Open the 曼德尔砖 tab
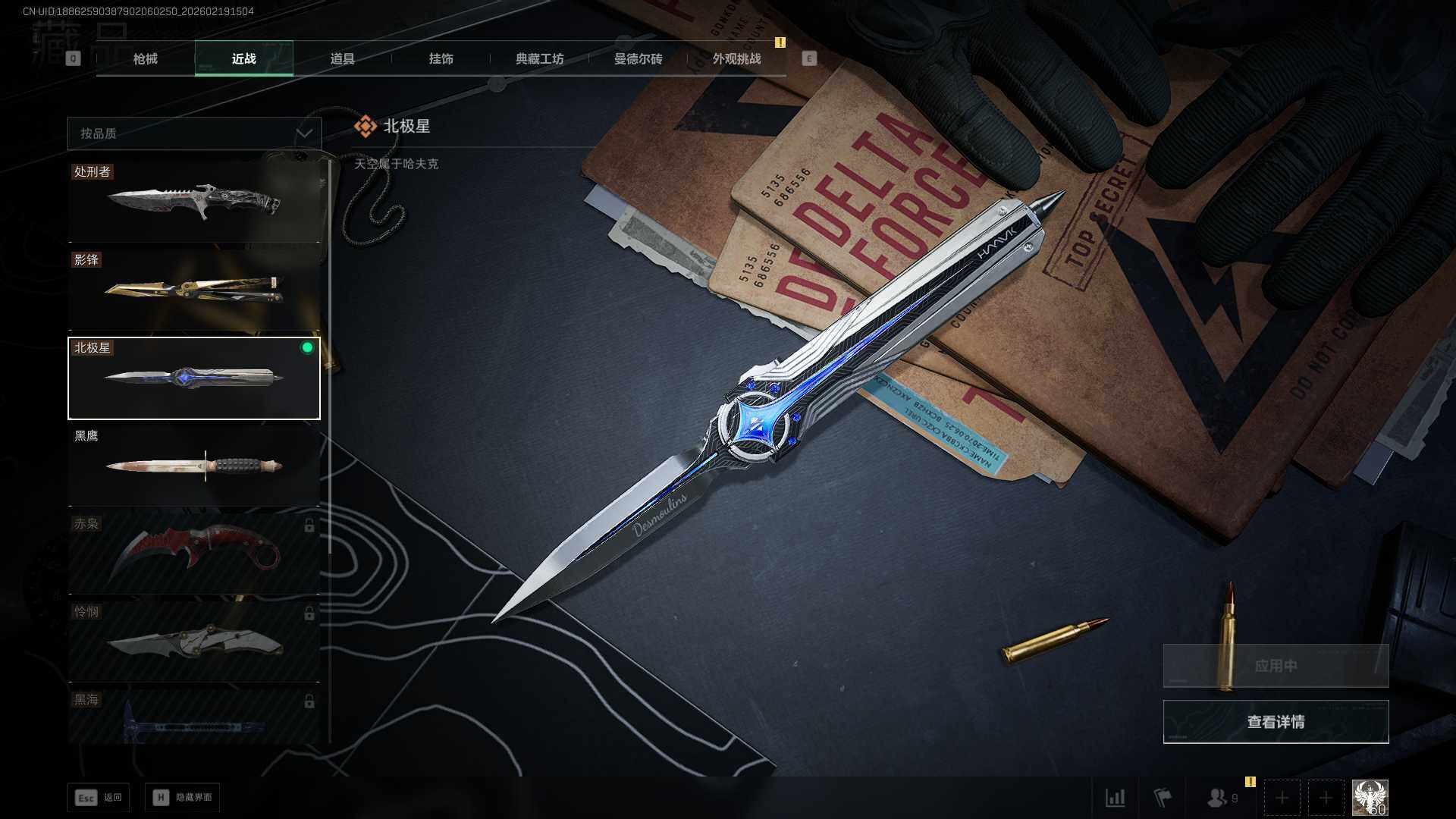Screen dimensions: 1456x819 [x=638, y=58]
